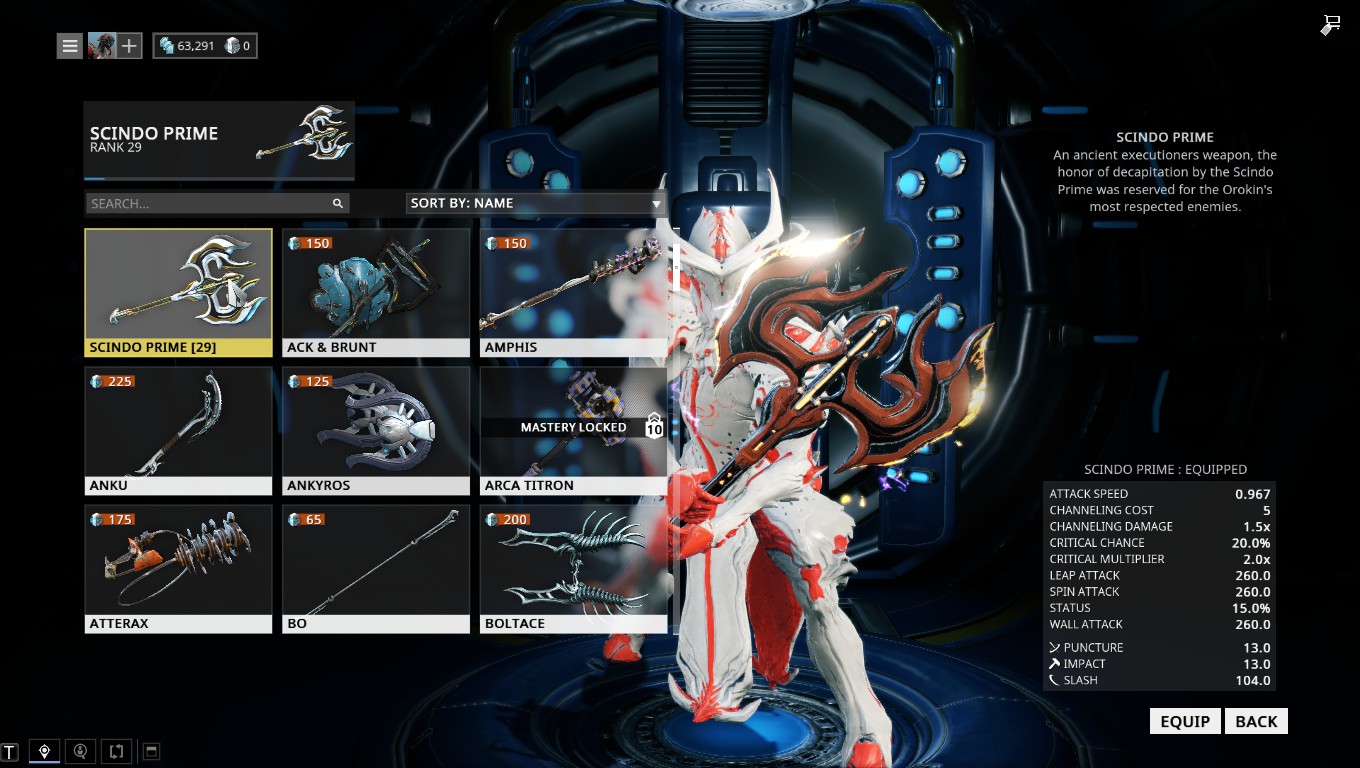The image size is (1360, 768).
Task: Choose the Ankyros fist weapon tile
Action: tap(376, 430)
